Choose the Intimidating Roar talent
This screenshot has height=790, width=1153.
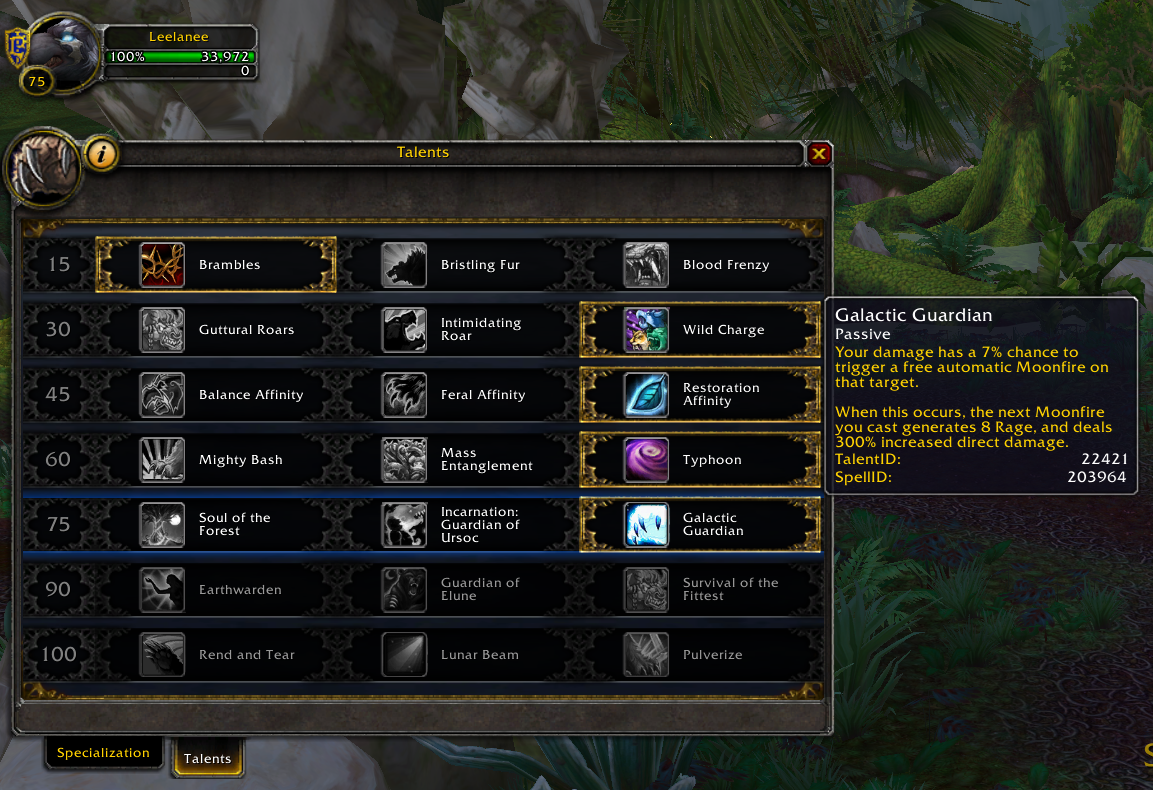pyautogui.click(x=458, y=330)
